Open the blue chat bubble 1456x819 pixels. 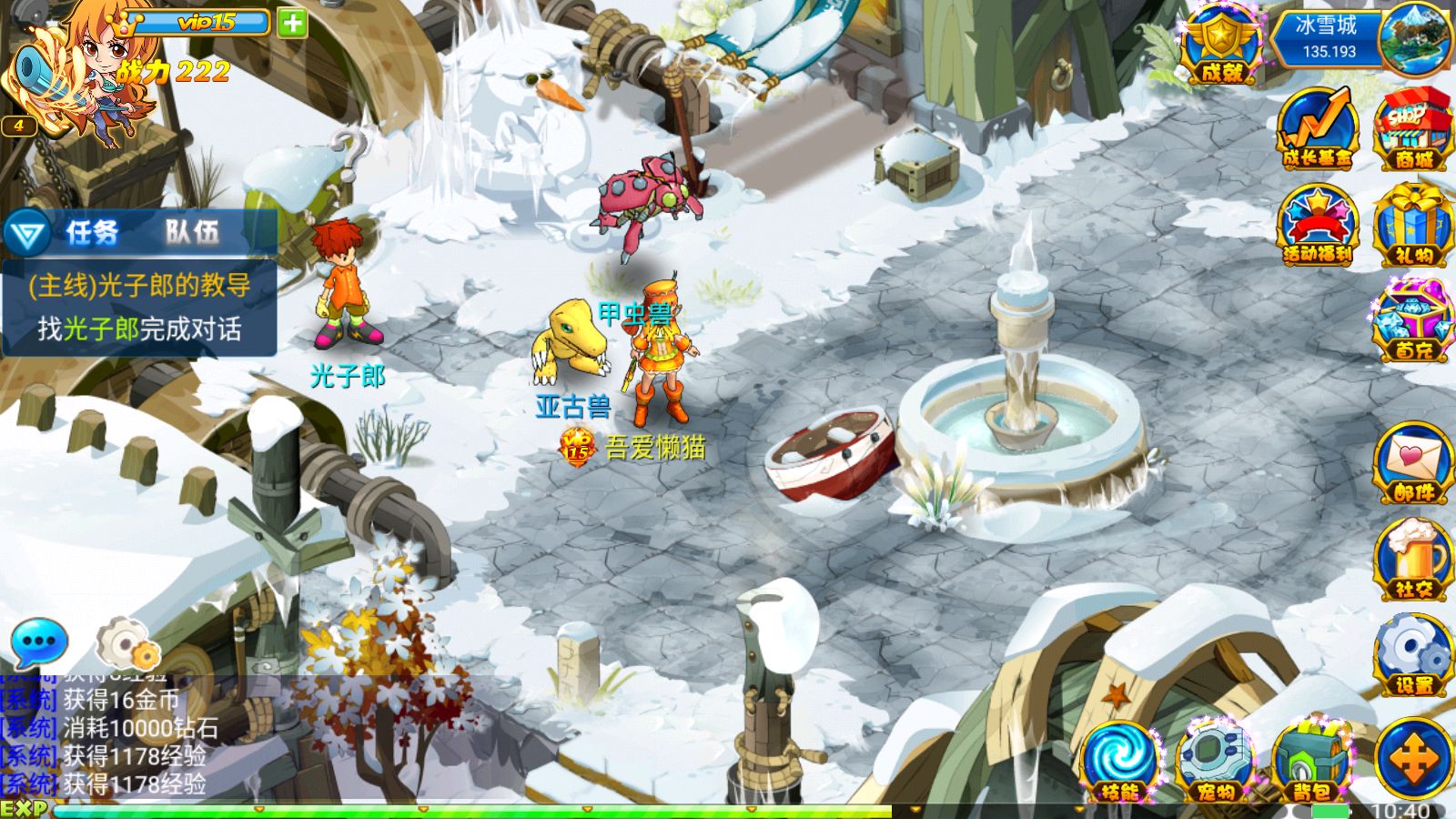[38, 642]
